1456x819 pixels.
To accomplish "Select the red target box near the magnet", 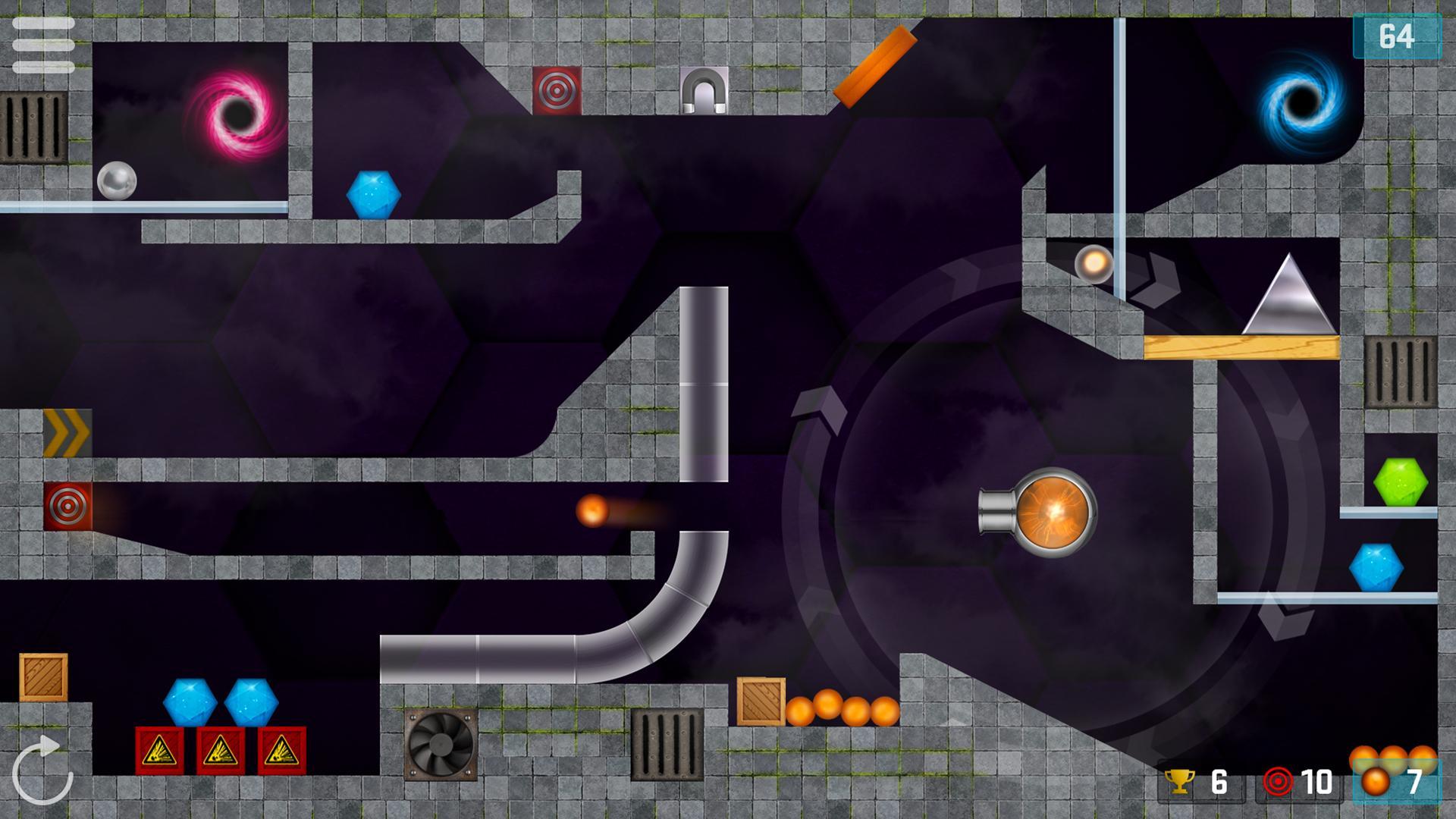I will (557, 91).
